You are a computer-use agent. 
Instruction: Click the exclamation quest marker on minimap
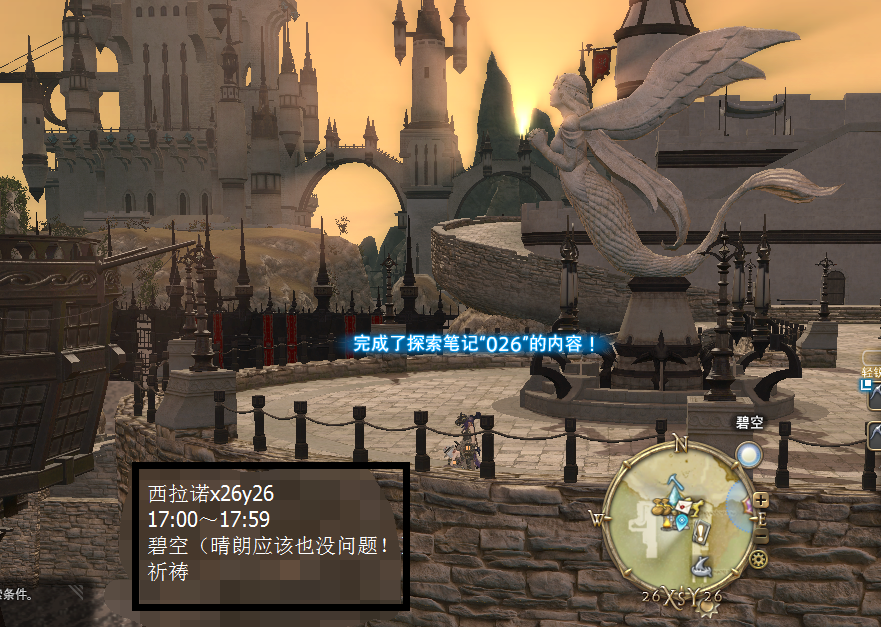pos(700,532)
